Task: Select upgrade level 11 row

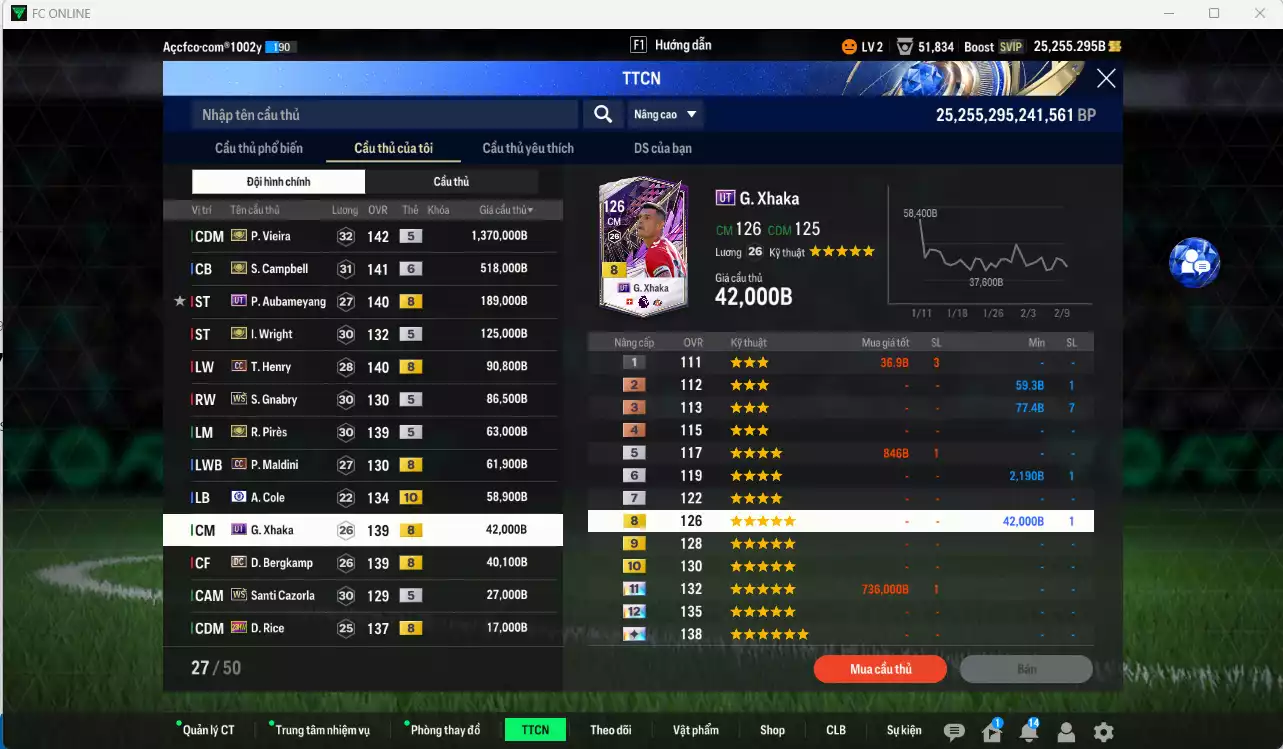Action: click(x=840, y=589)
